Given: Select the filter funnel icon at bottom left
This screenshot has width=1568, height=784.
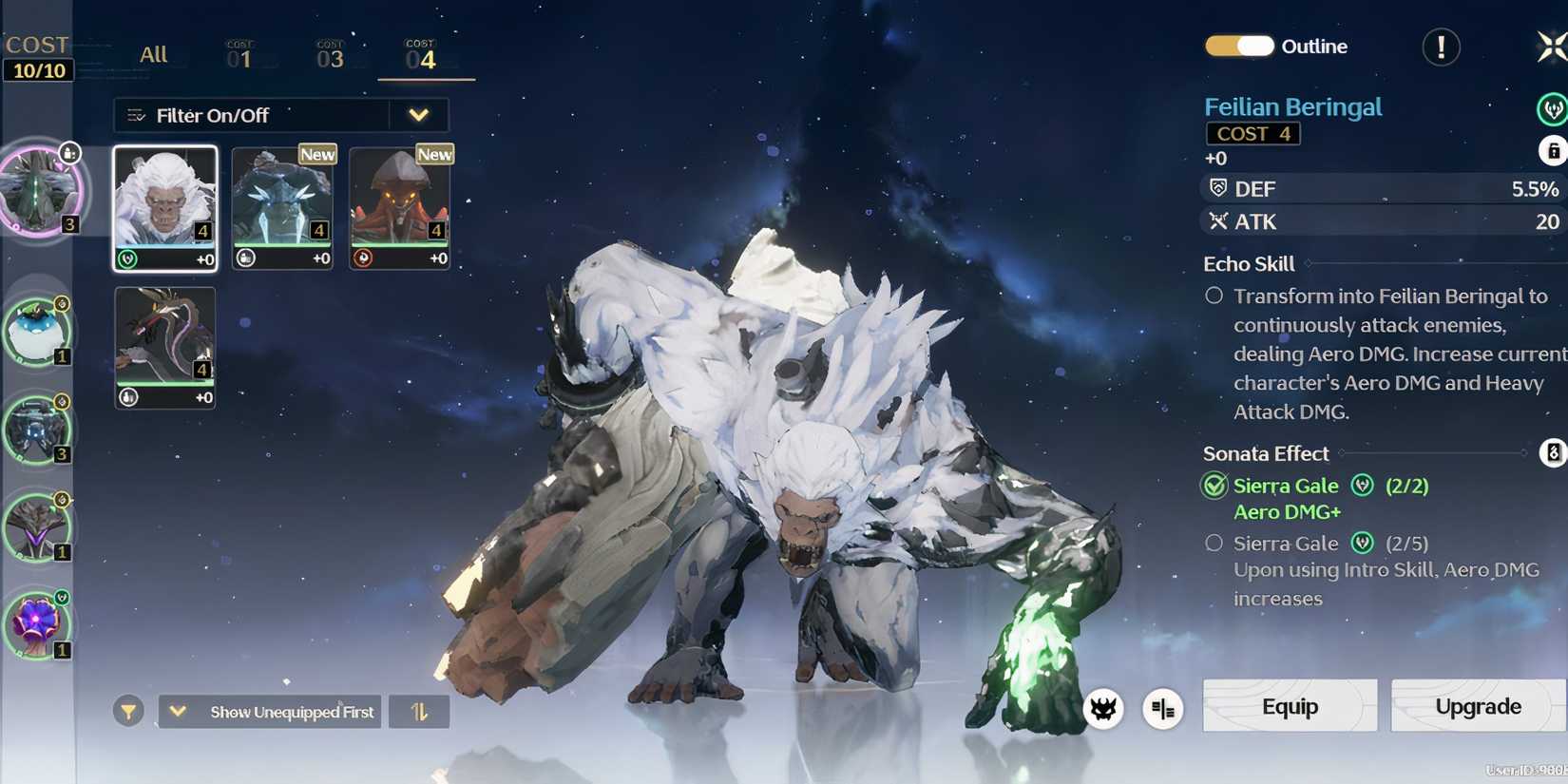Looking at the screenshot, I should click(x=128, y=711).
